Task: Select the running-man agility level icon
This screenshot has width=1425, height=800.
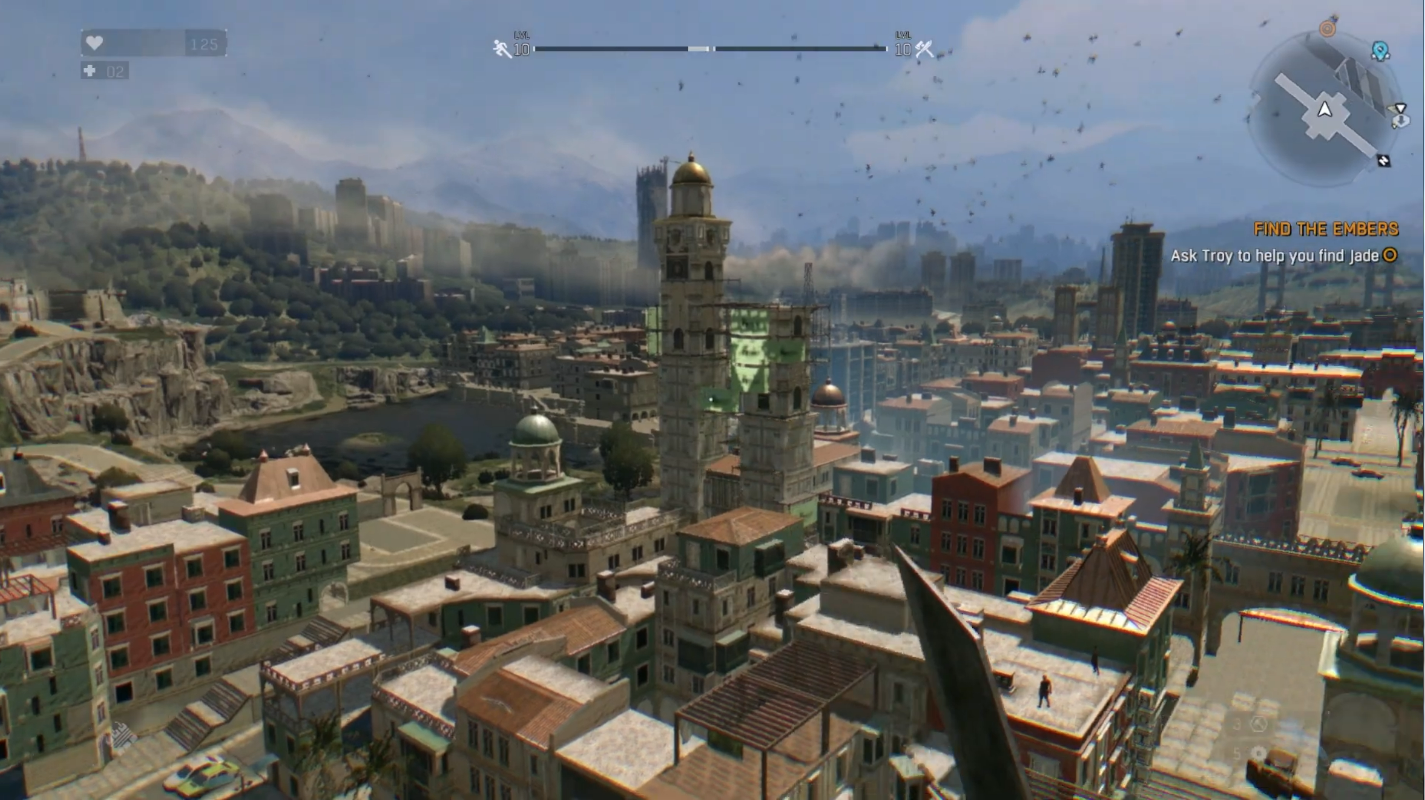Action: click(x=502, y=48)
